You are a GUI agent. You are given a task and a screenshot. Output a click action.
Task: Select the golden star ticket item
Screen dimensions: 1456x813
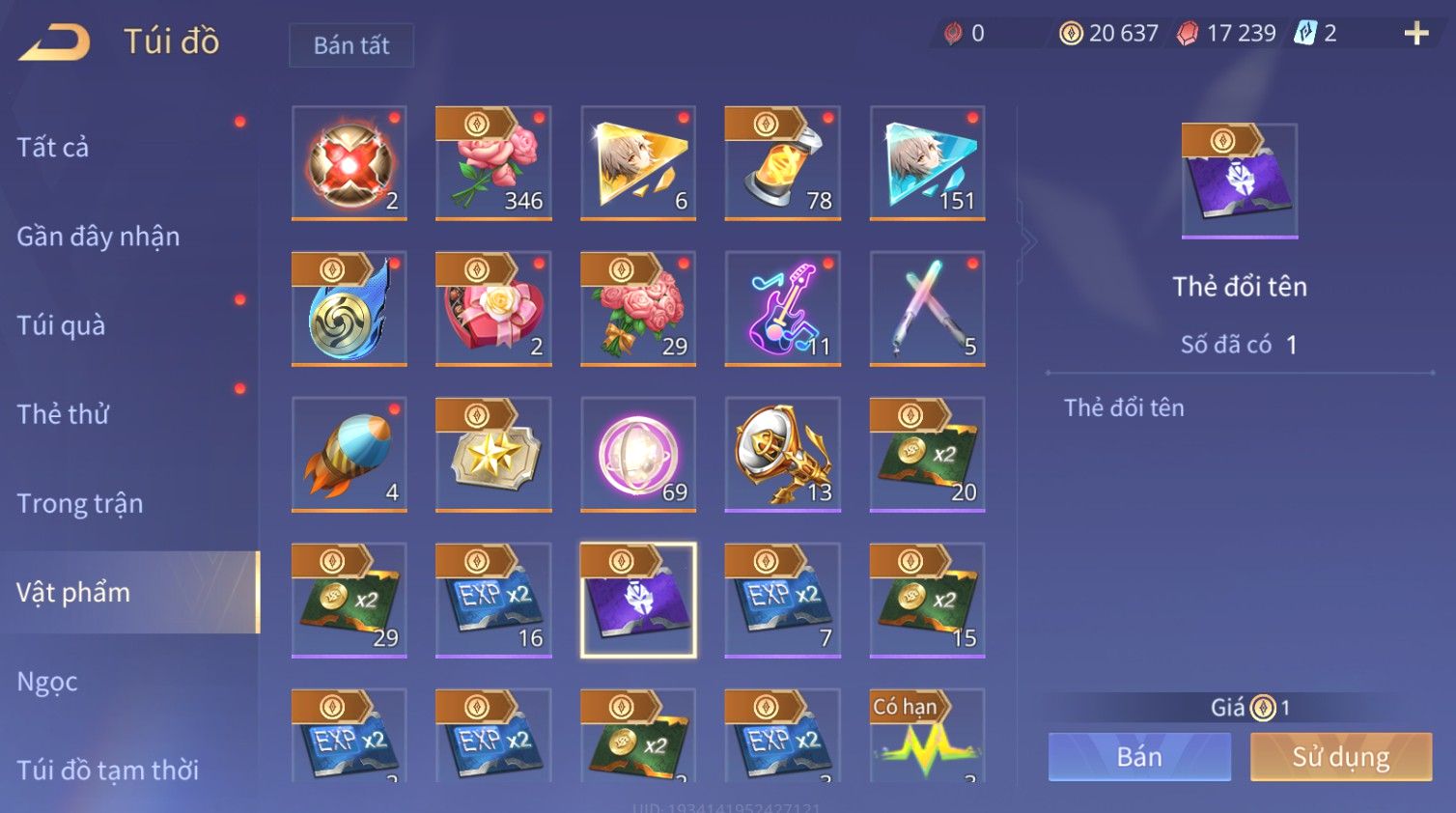(x=493, y=455)
